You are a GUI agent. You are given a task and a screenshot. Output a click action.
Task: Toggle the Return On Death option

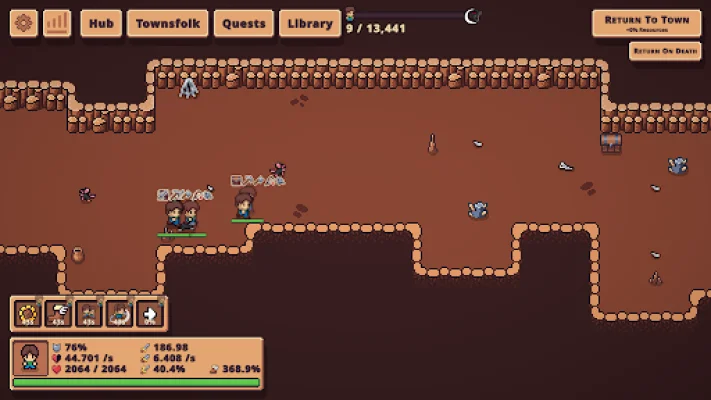pyautogui.click(x=665, y=50)
